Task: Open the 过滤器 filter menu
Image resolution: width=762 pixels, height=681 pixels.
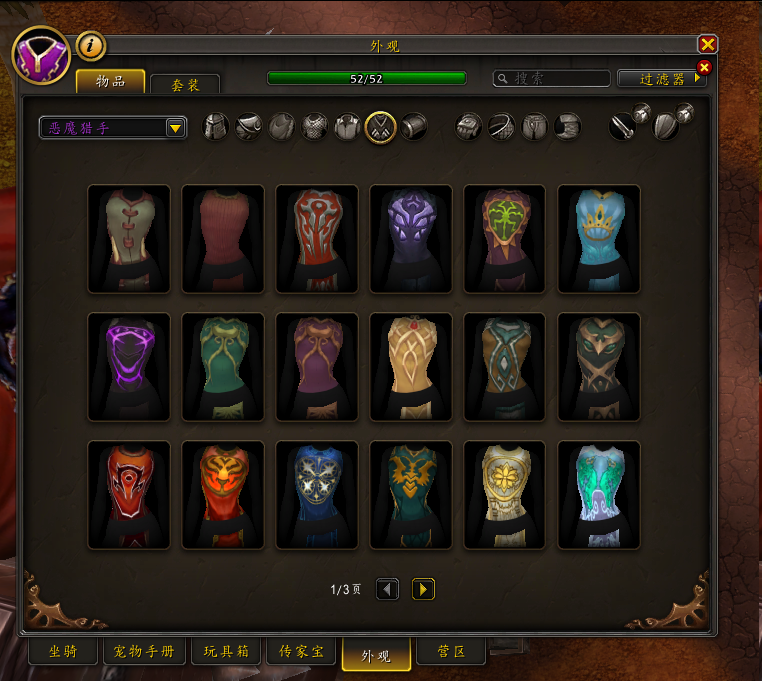Action: coord(661,78)
